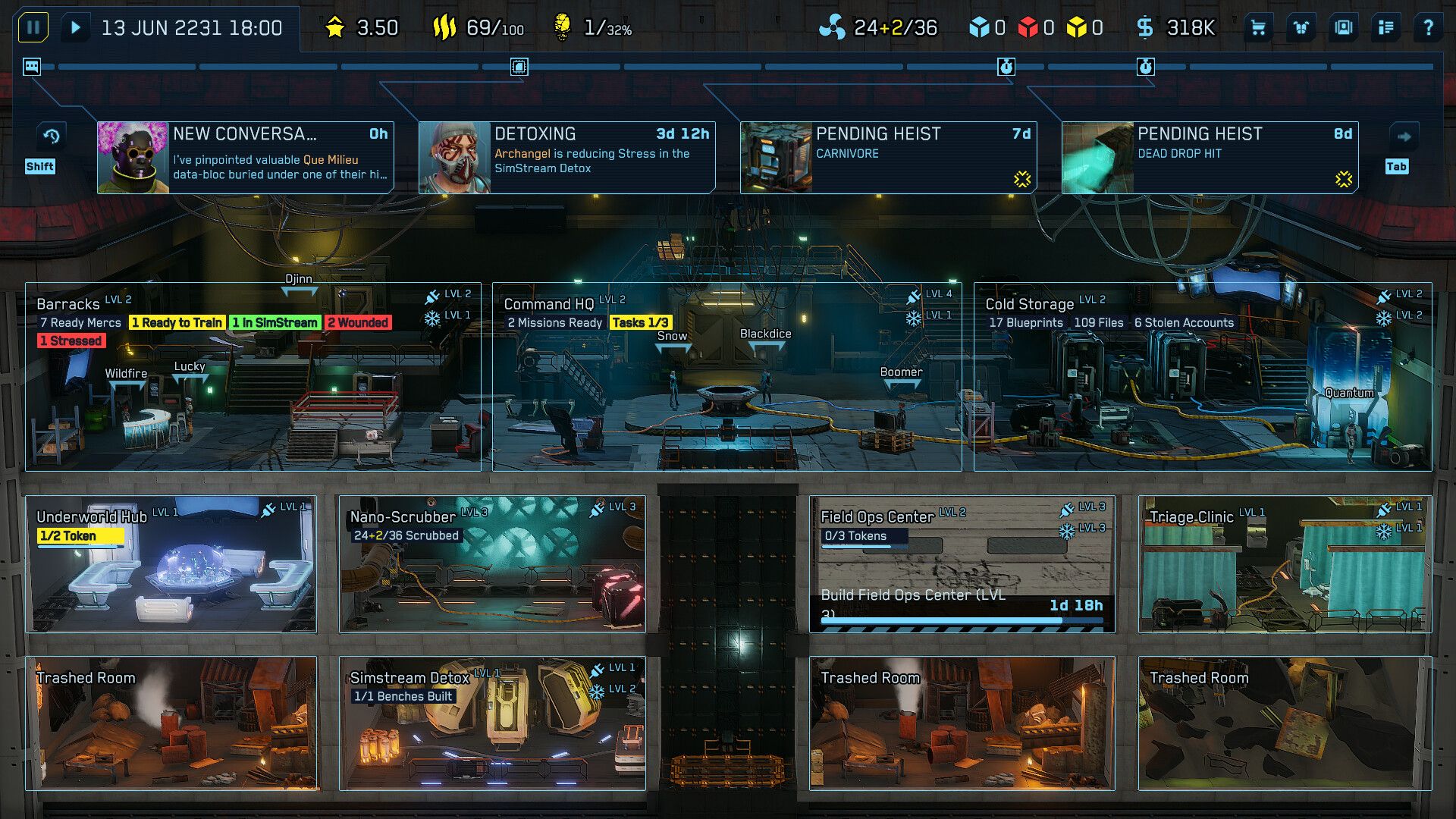Select the 1 Ready to Train label
1456x819 pixels.
(x=177, y=322)
